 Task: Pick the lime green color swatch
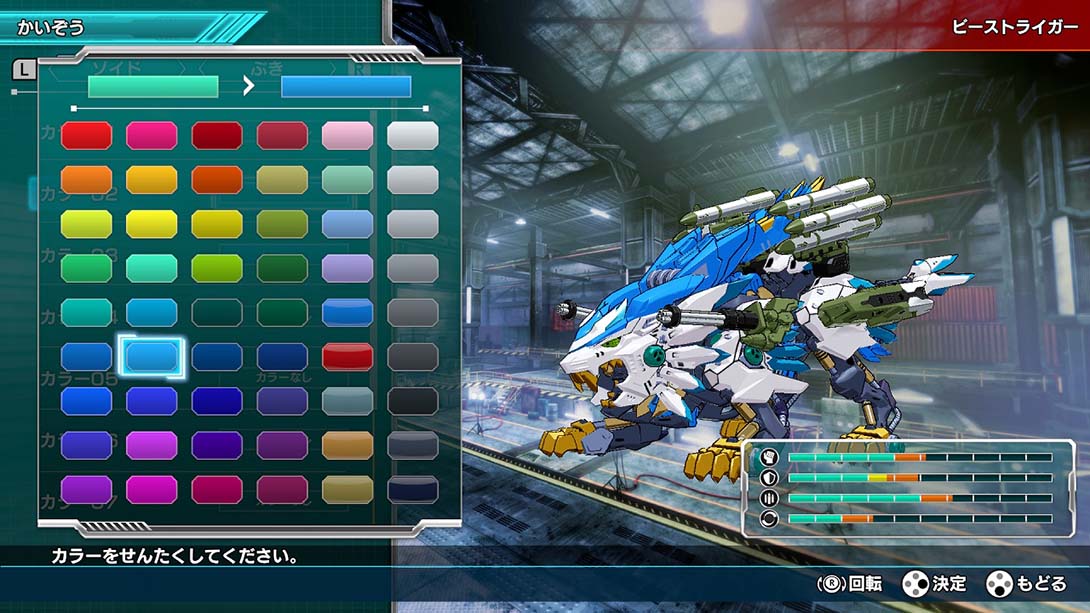pyautogui.click(x=217, y=268)
